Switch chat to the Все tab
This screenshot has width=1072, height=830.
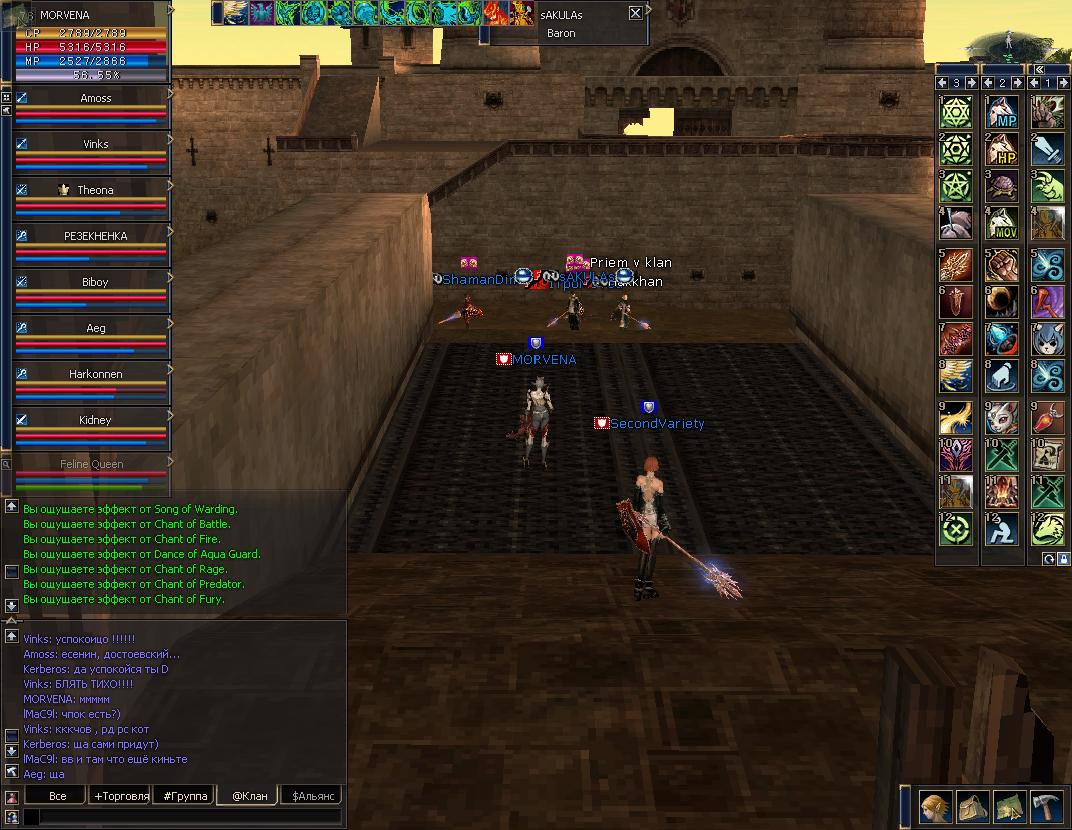(x=57, y=796)
